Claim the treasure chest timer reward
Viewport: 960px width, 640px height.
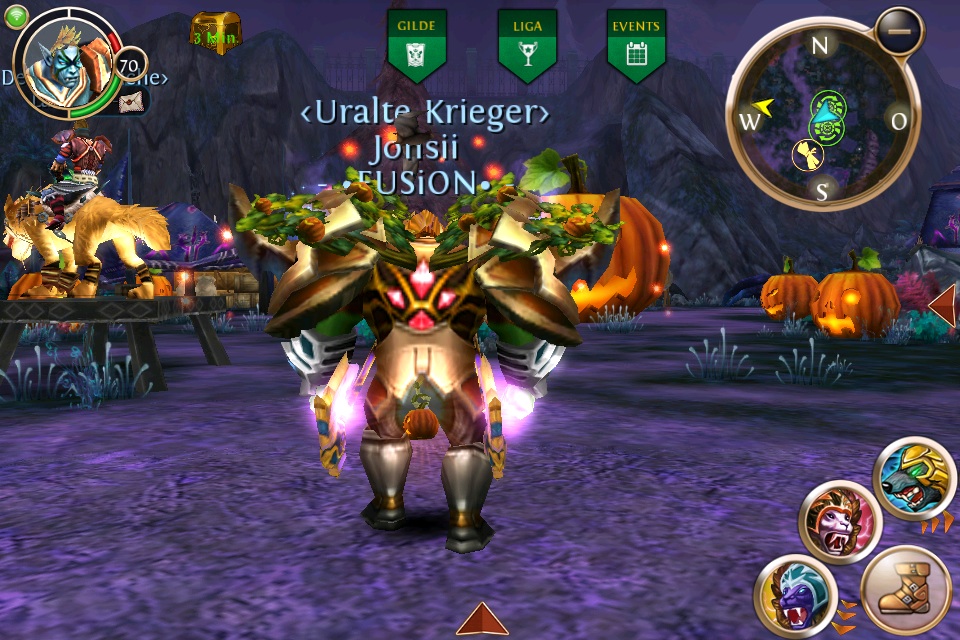click(x=215, y=33)
